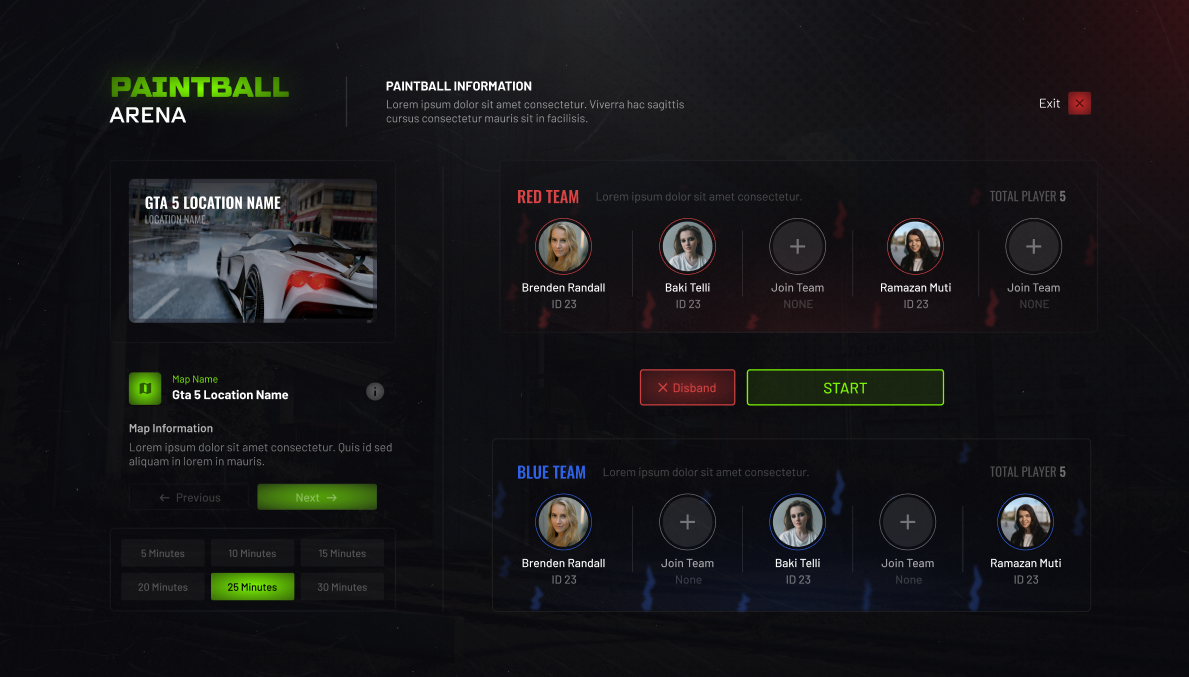
Task: Go to the next map
Action: 316,497
